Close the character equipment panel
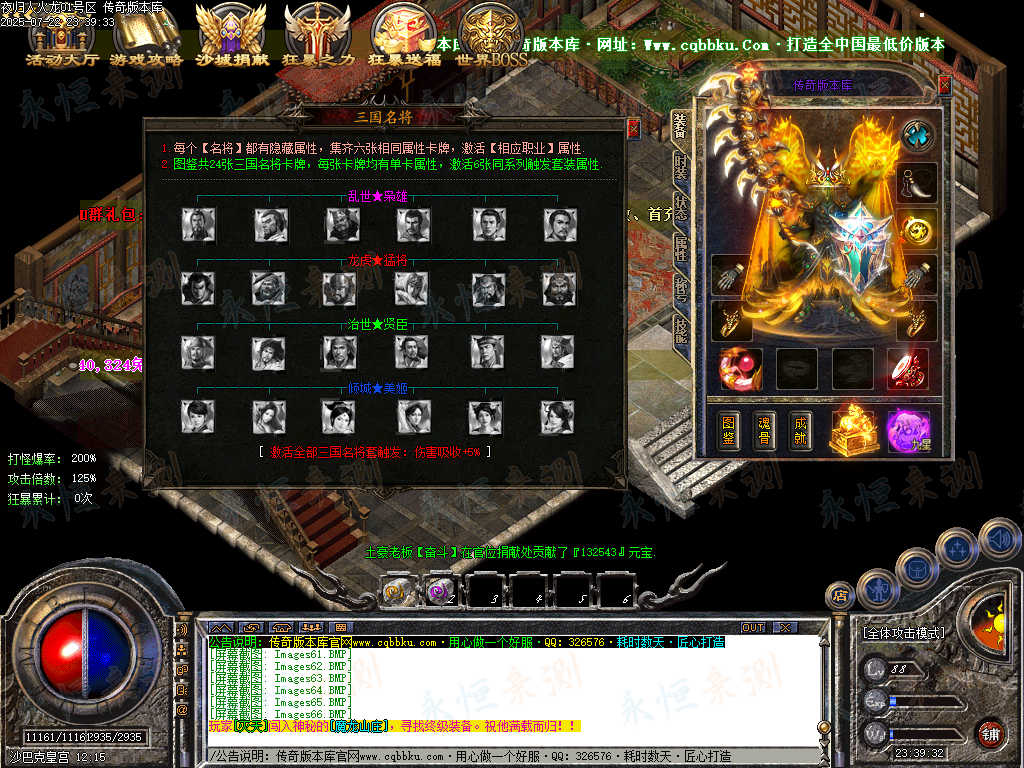Screen dimensions: 1024x768 point(944,85)
